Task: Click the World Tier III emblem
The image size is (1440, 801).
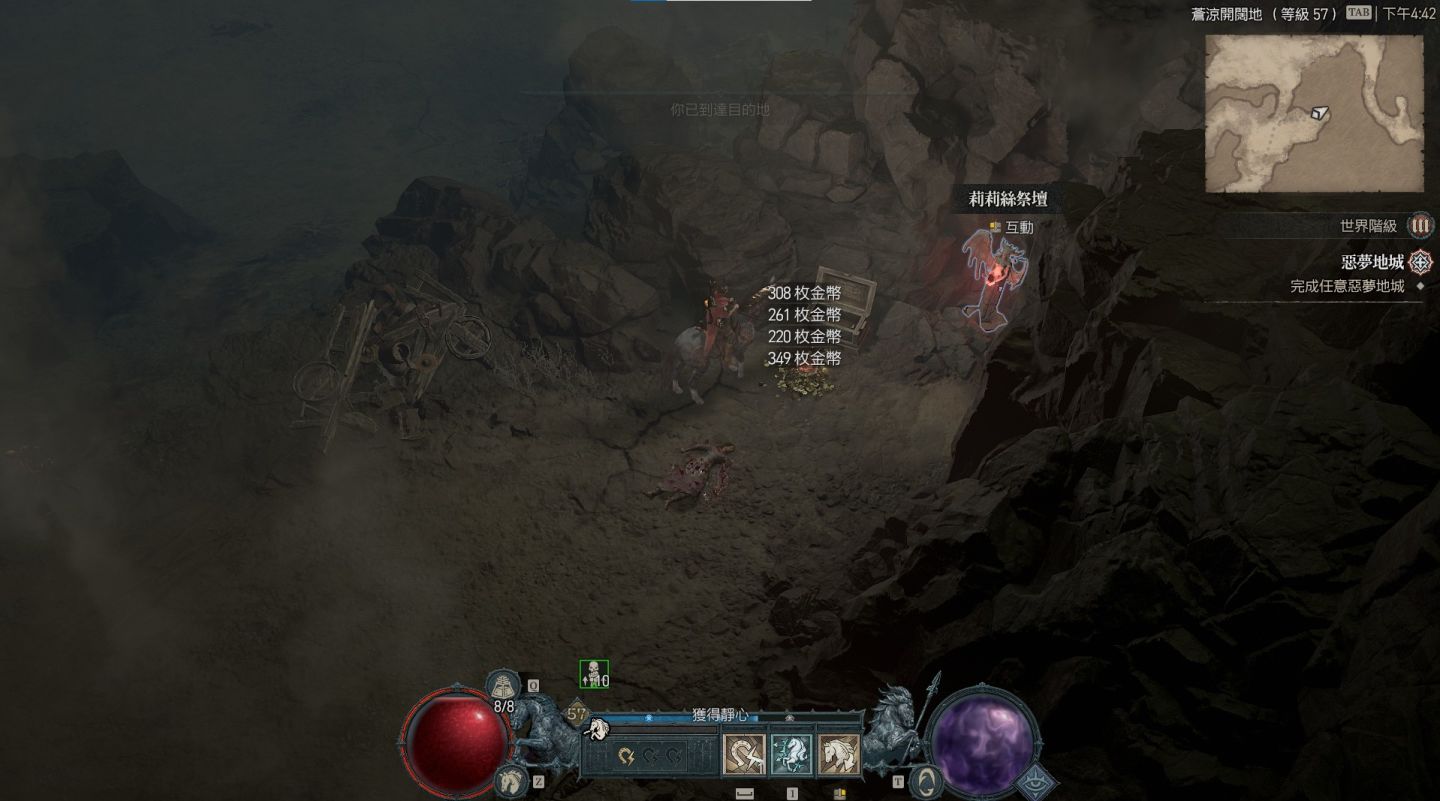Action: (1420, 226)
